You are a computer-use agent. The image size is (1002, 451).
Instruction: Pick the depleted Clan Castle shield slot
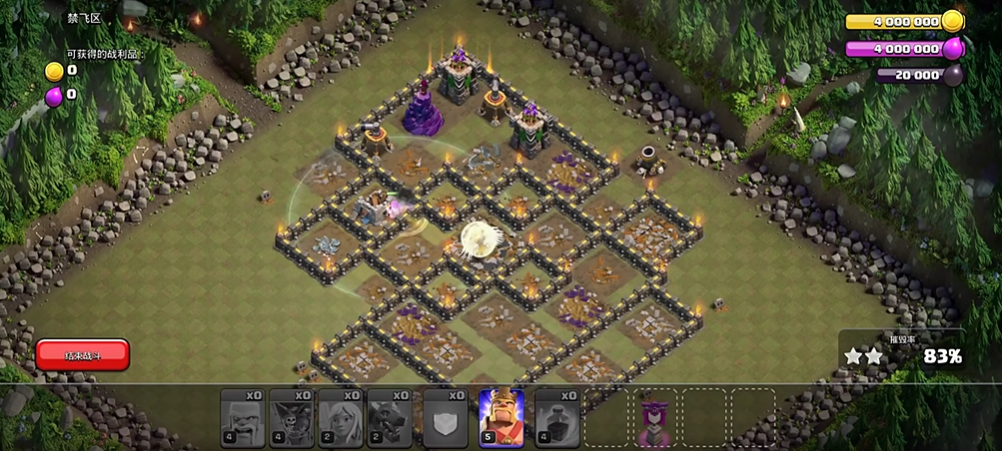pos(445,417)
